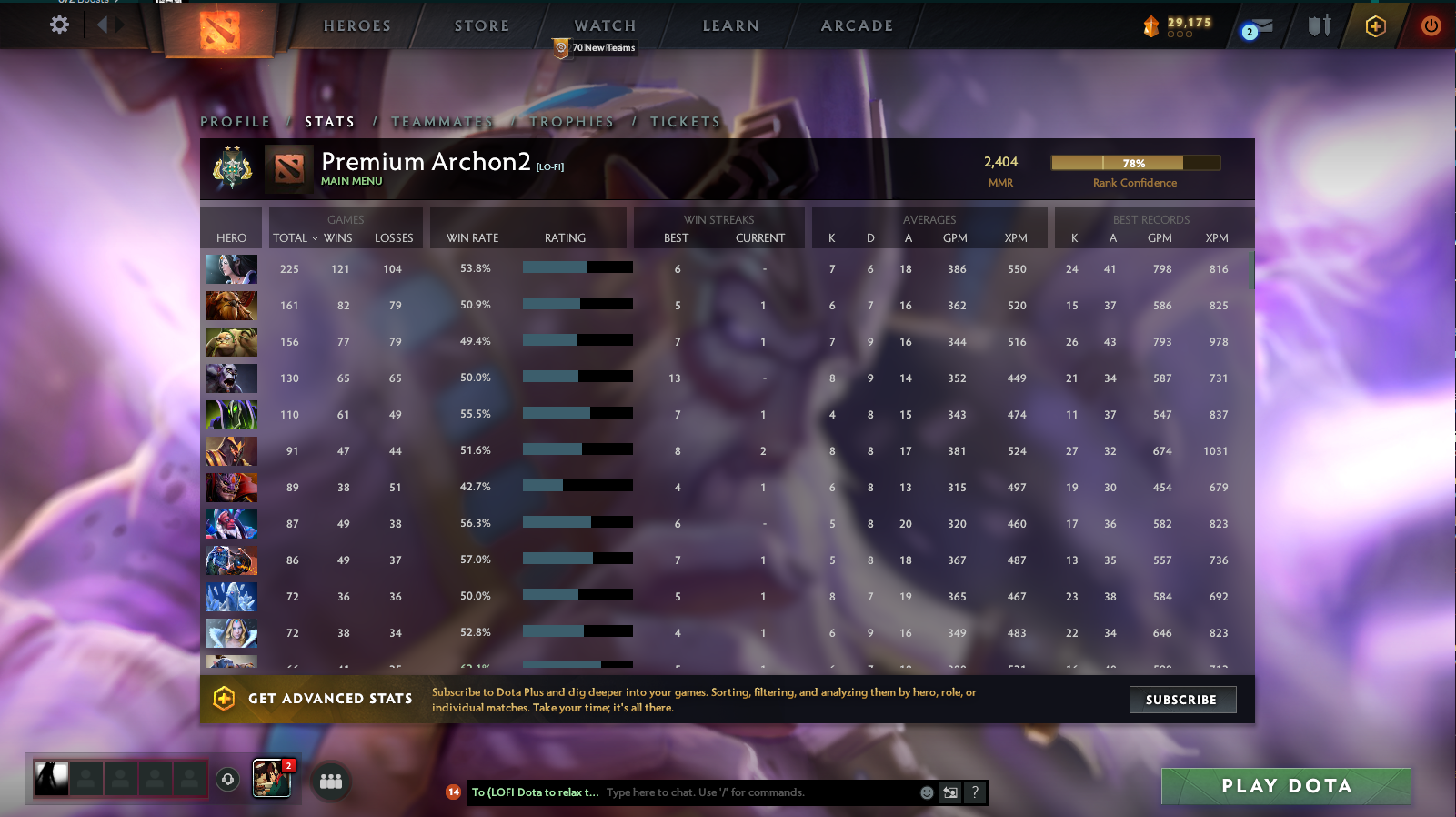
Task: Switch to the TEAMMATES tab
Action: 442,121
